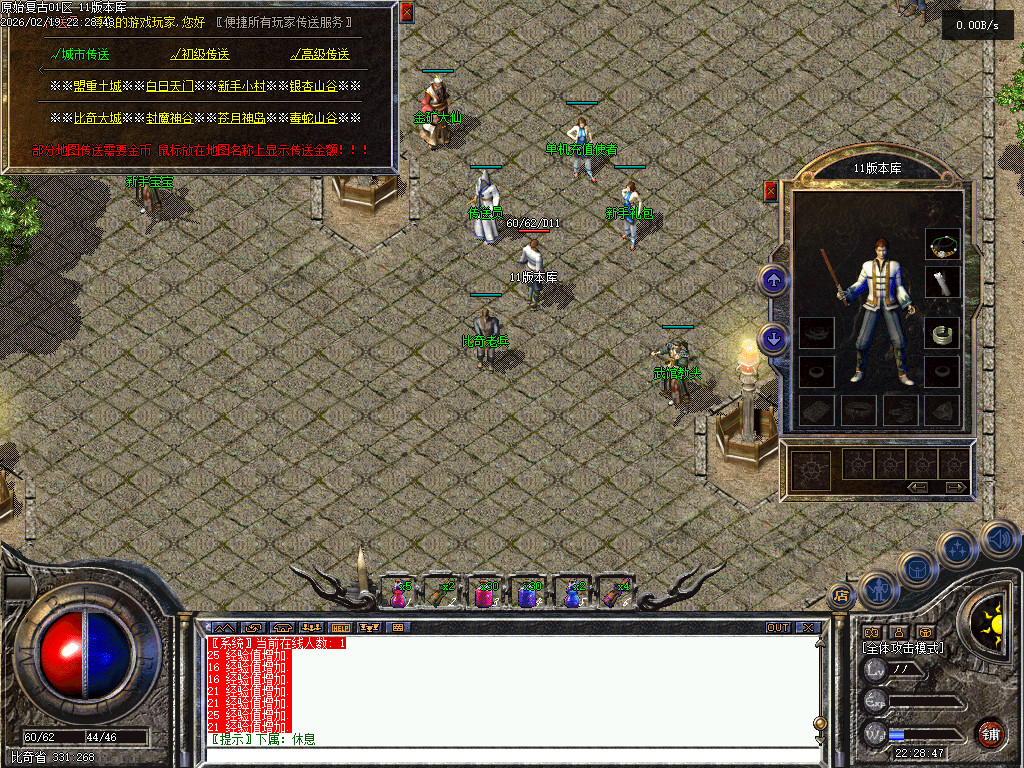Click the OUT button on chat bar
Image resolution: width=1024 pixels, height=768 pixels.
tap(777, 628)
